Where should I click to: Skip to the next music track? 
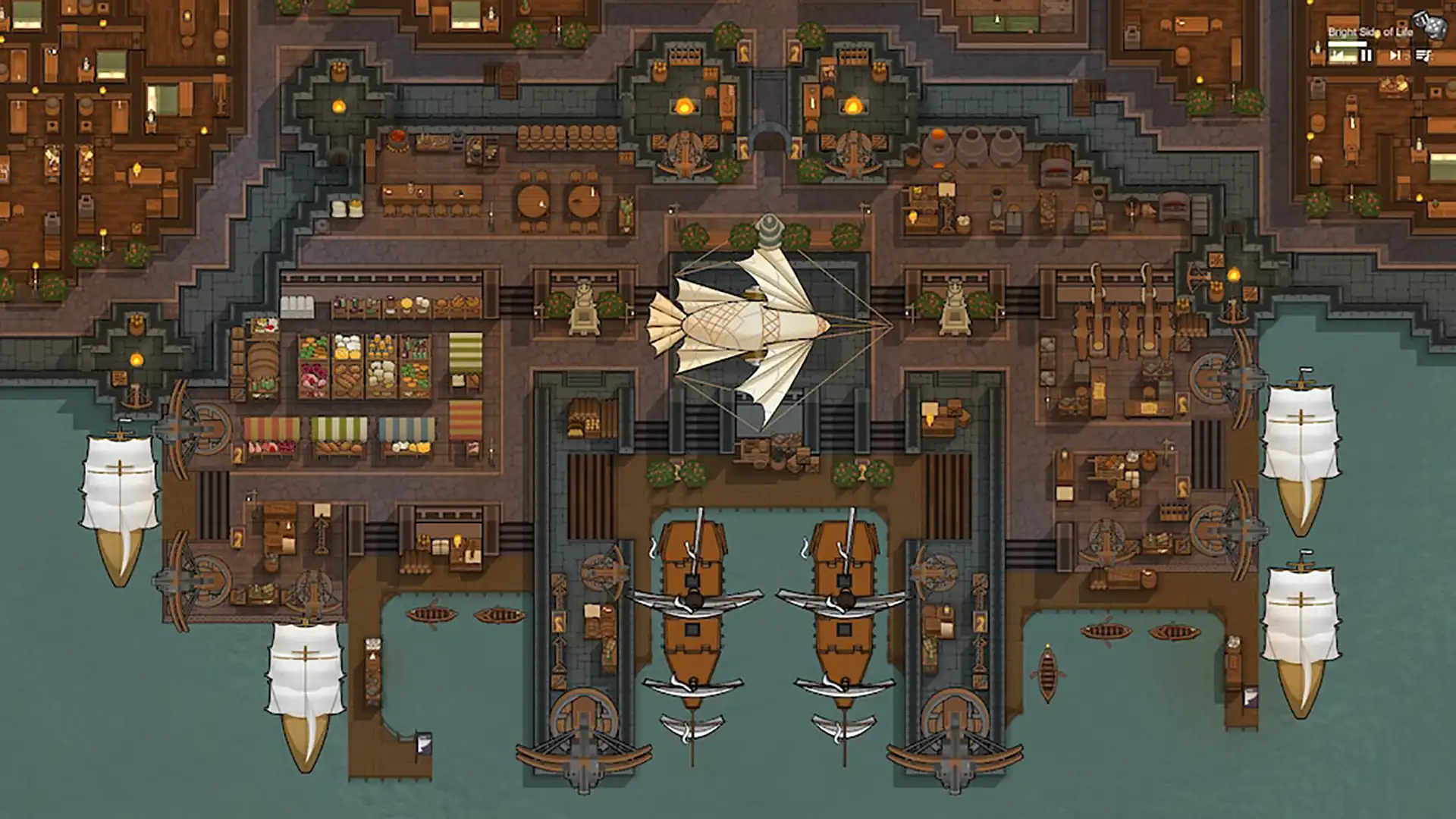[1395, 55]
